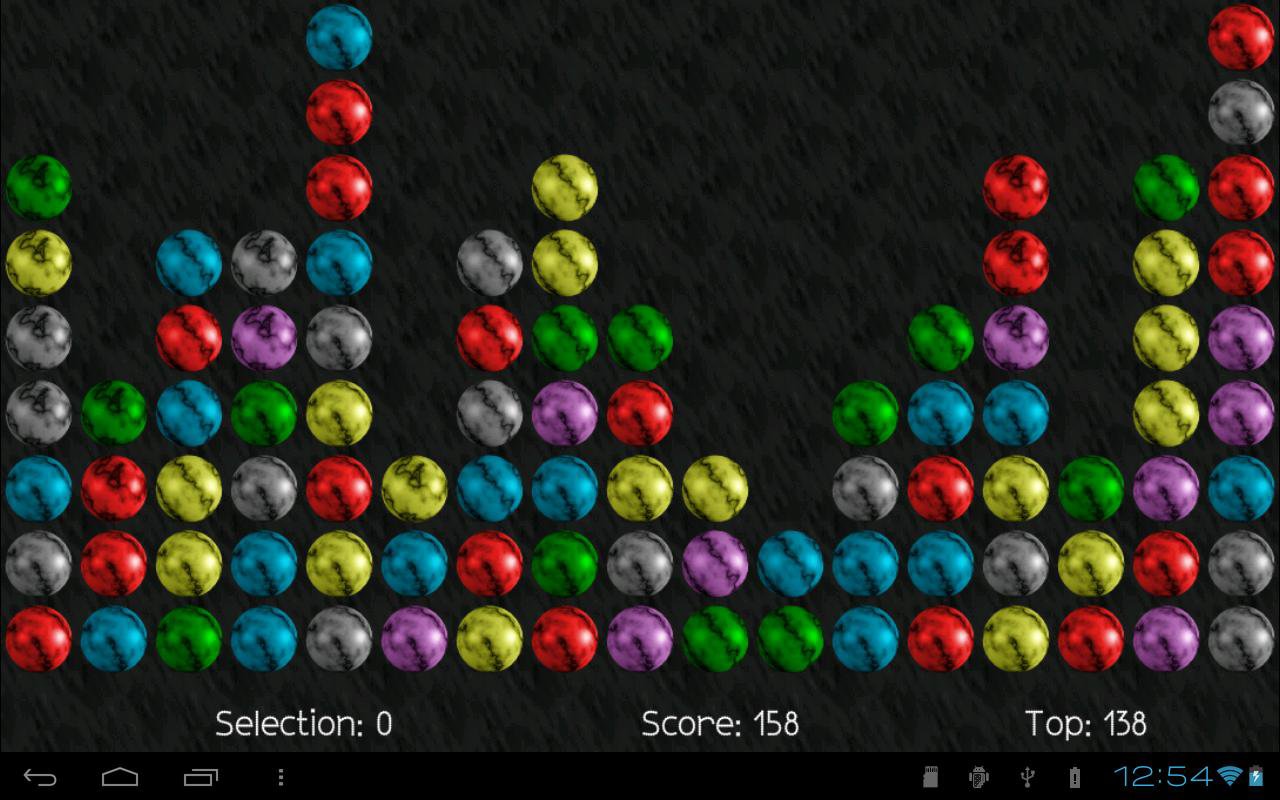Tap the Selection: 0 counter

302,723
